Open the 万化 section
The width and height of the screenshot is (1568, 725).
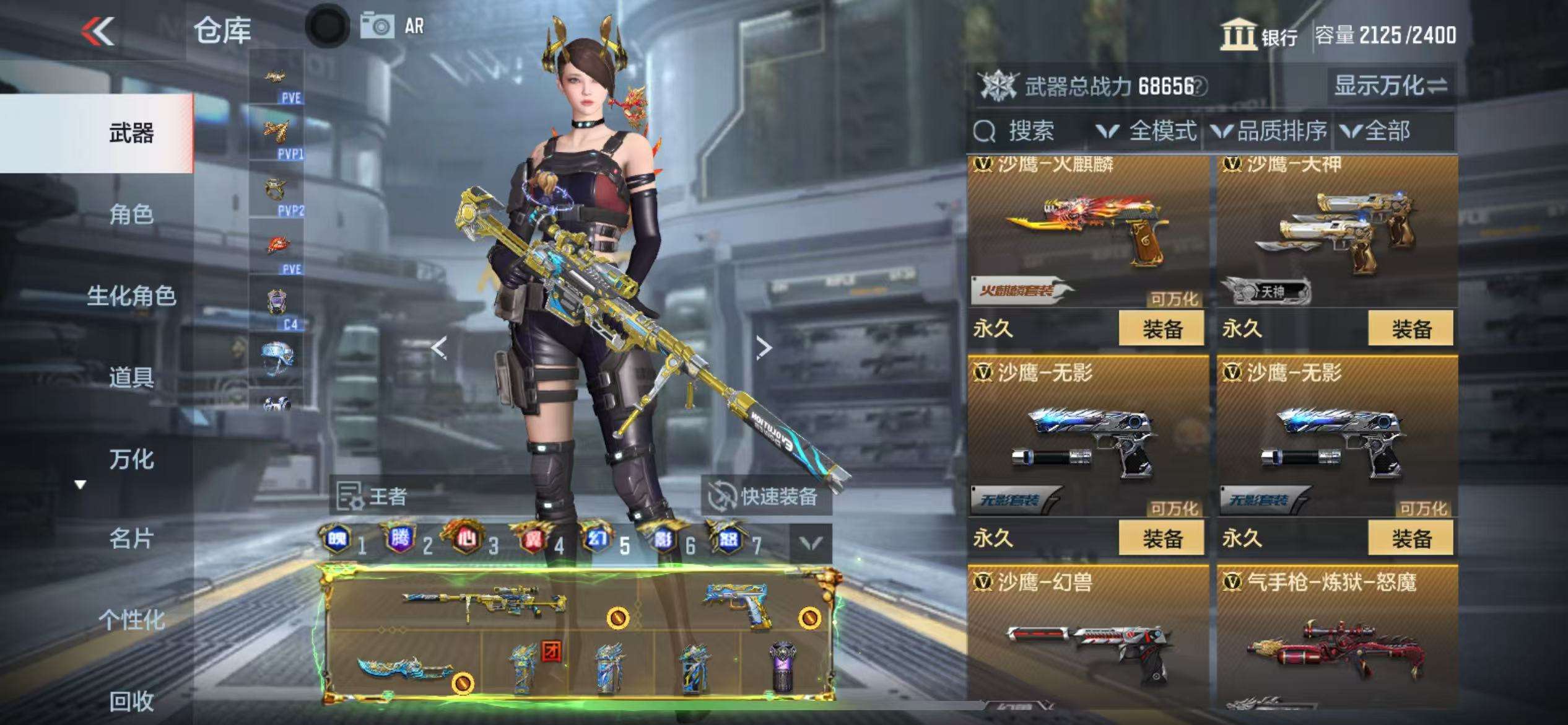point(131,459)
